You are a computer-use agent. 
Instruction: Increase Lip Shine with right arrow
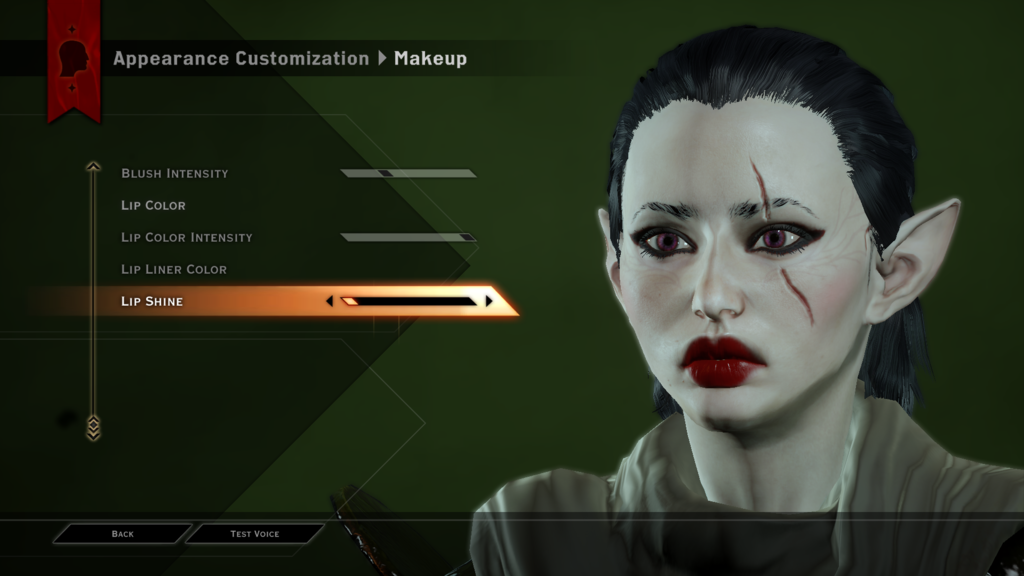[x=489, y=301]
